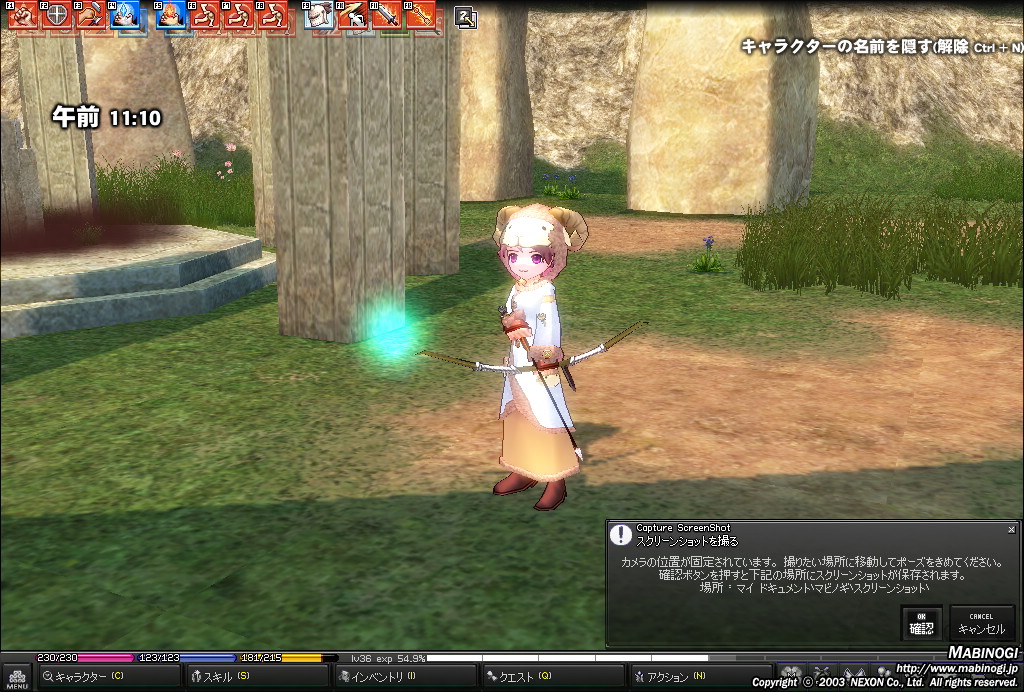This screenshot has height=692, width=1024.
Task: Close the Capture ScreenShot window
Action: click(1011, 529)
